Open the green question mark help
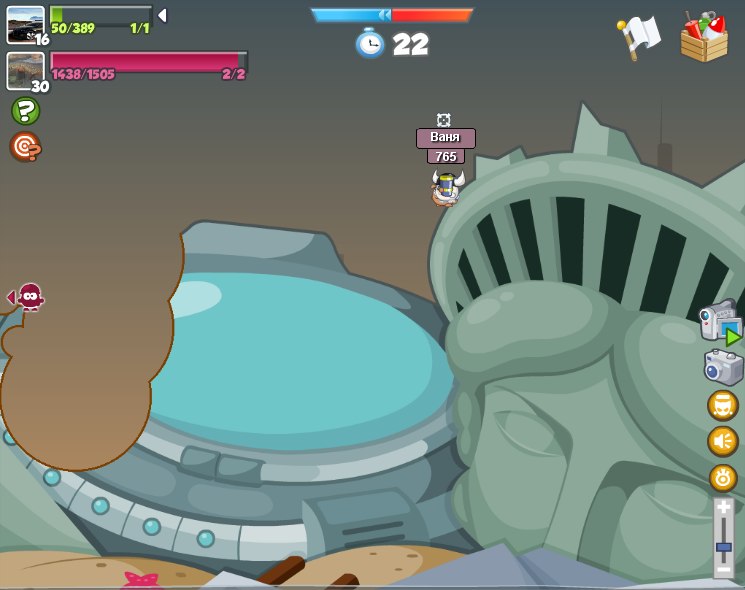Image resolution: width=745 pixels, height=590 pixels. 25,111
